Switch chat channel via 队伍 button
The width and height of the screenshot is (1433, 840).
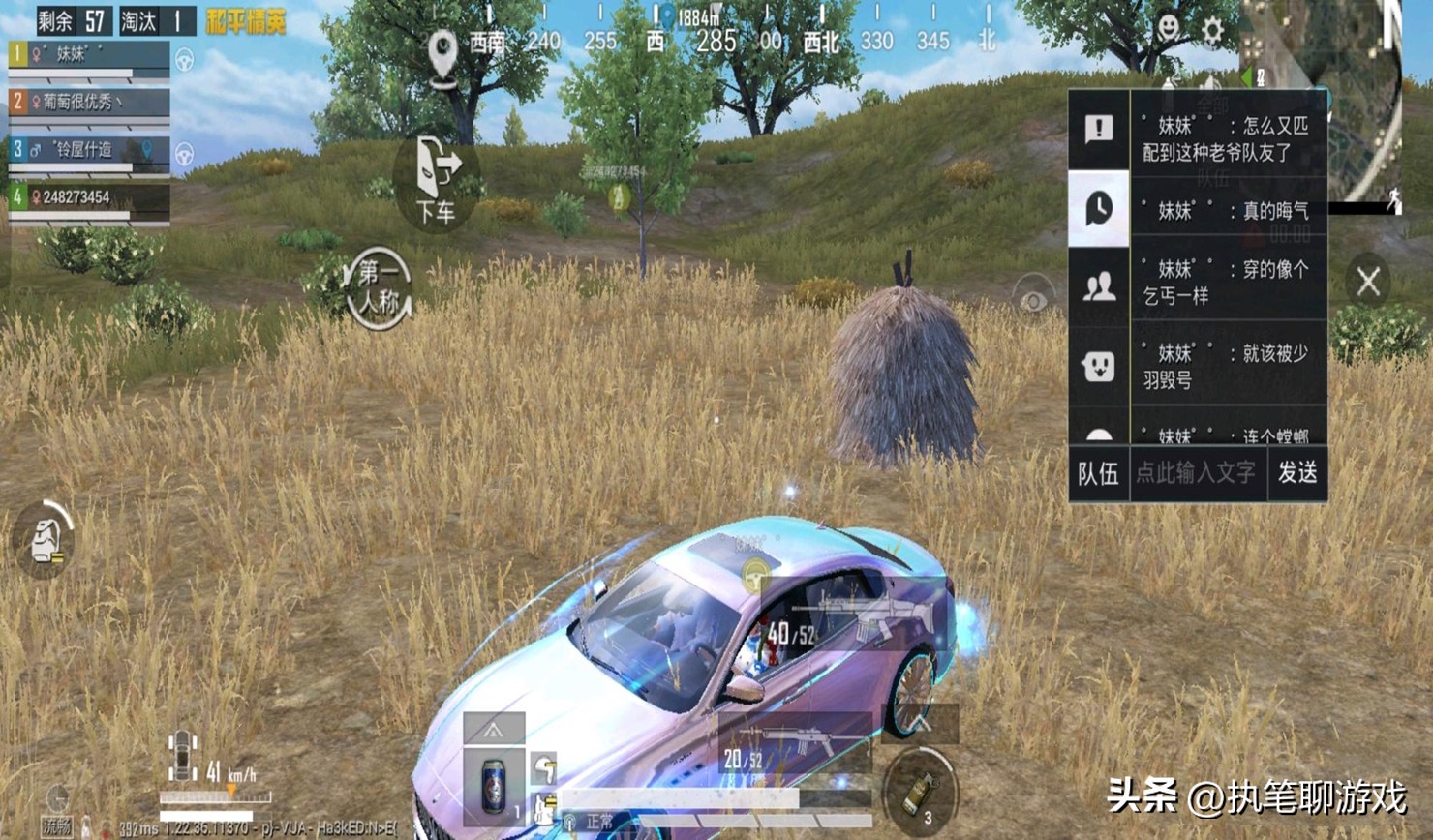pos(1098,472)
